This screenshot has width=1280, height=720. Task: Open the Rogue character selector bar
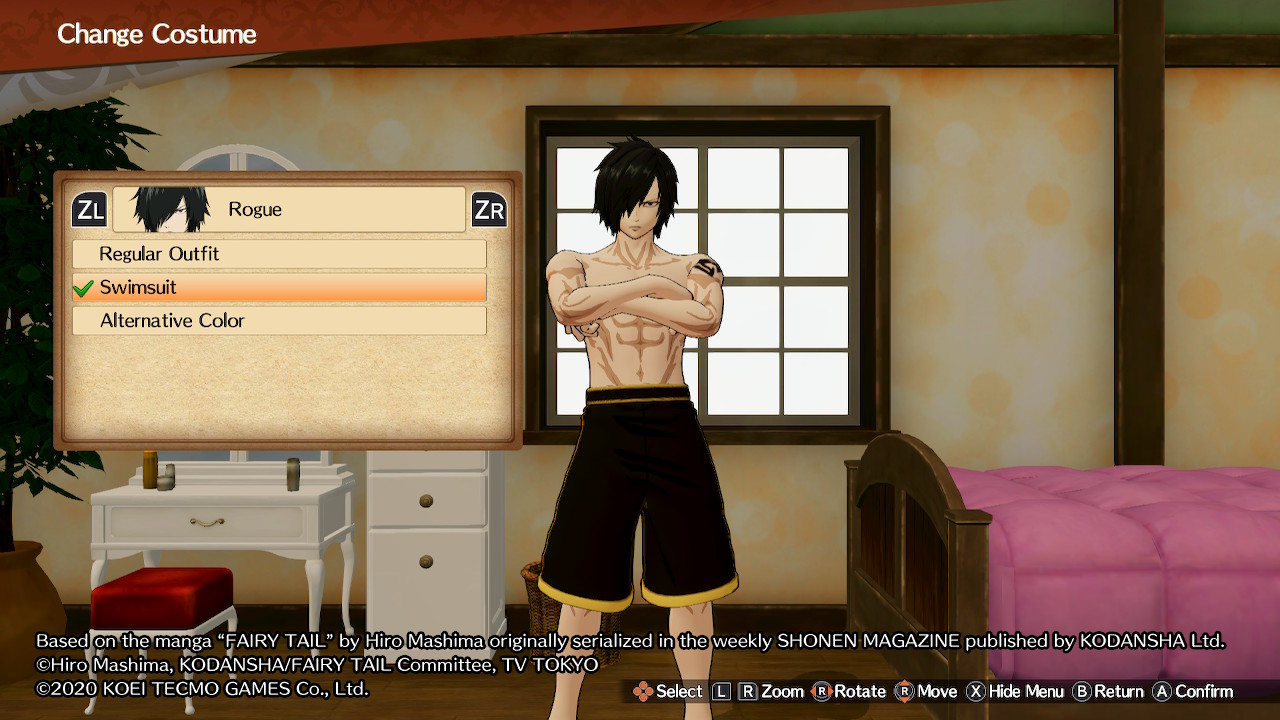click(289, 210)
